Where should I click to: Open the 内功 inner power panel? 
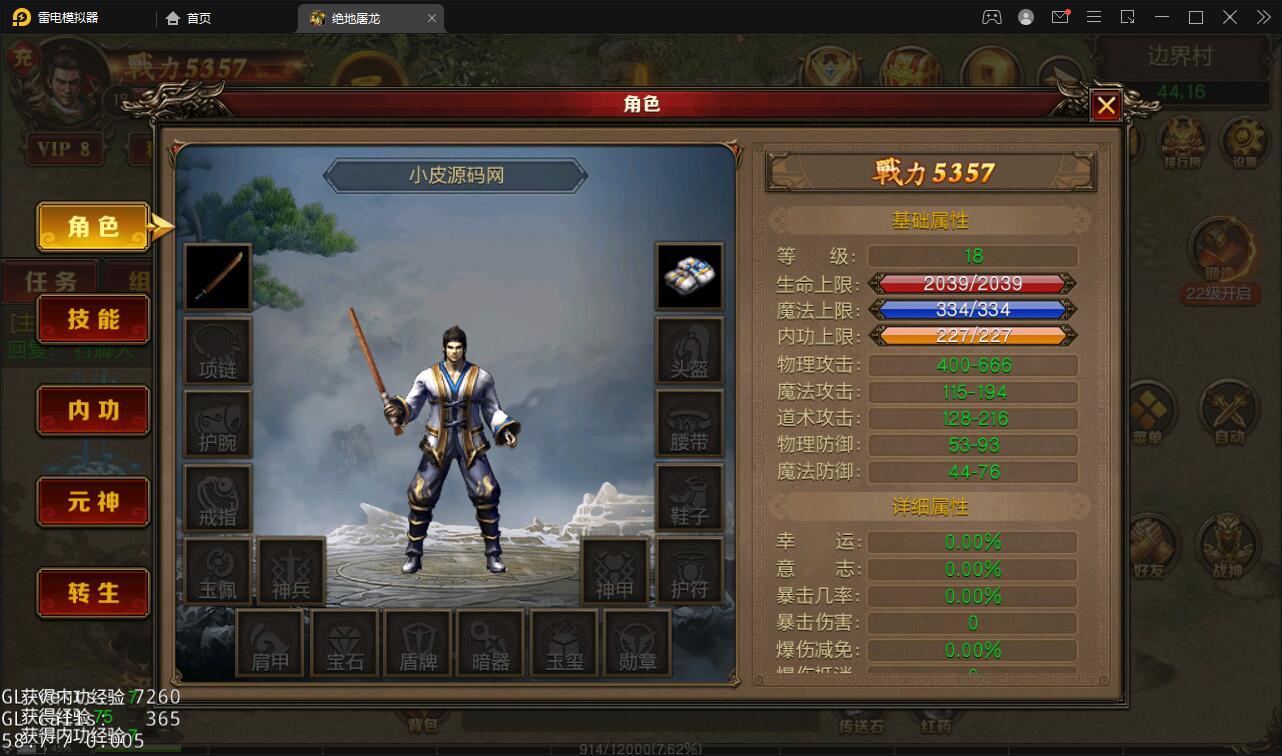(x=92, y=410)
